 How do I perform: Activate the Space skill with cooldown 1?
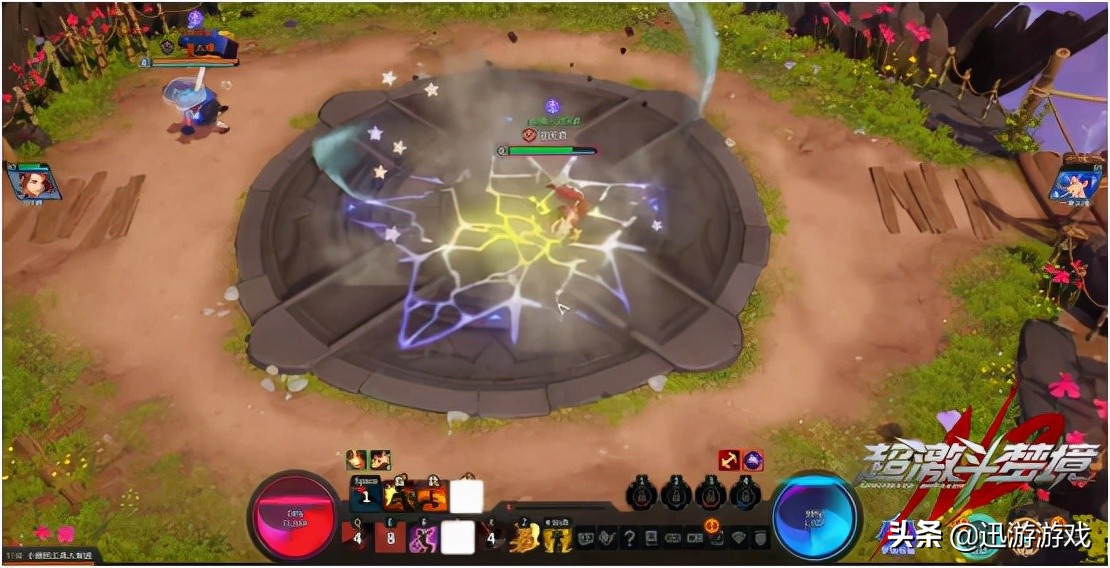366,495
